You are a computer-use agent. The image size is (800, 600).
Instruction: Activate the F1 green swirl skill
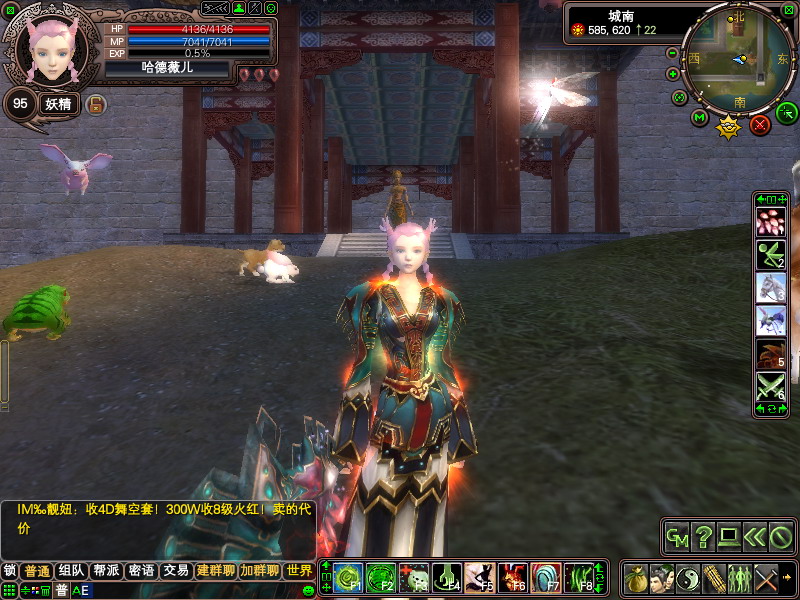point(346,578)
